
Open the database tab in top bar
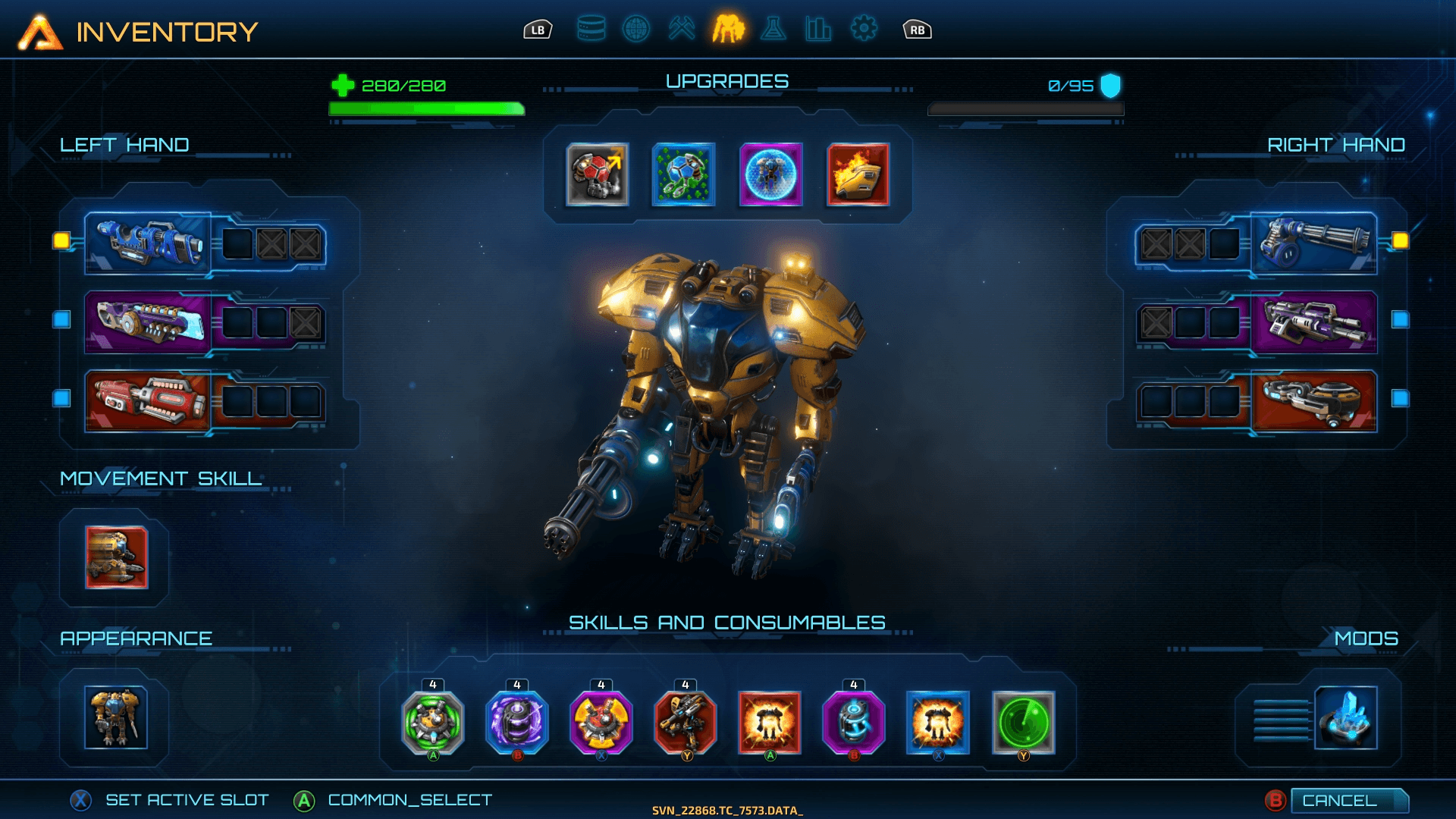click(x=591, y=30)
